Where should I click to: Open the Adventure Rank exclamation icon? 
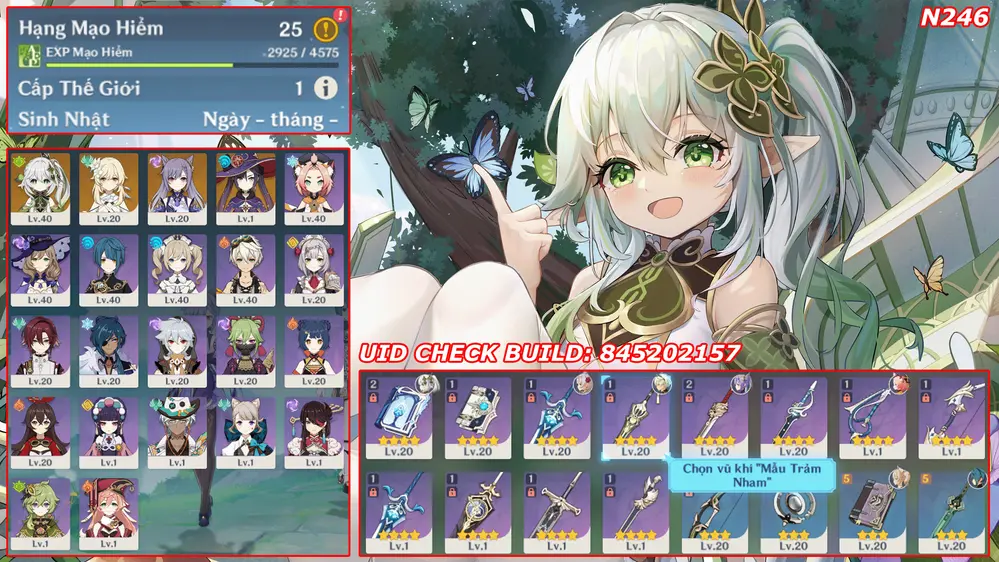[x=324, y=29]
